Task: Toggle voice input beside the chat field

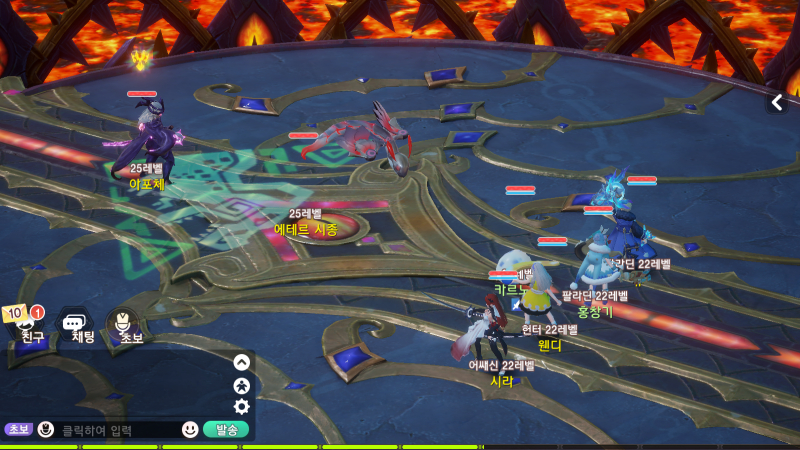Action: 45,430
